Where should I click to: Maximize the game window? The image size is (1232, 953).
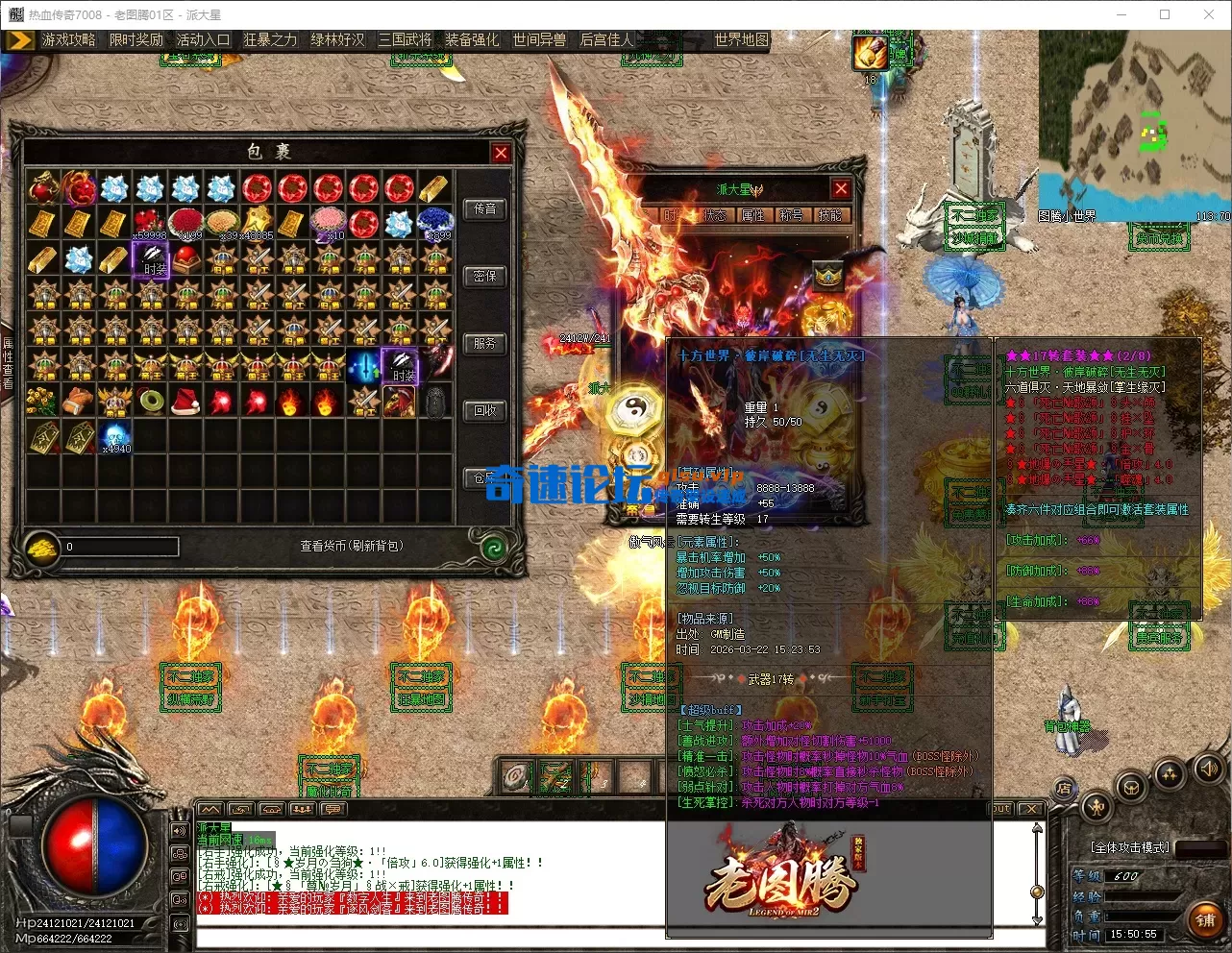[1165, 14]
